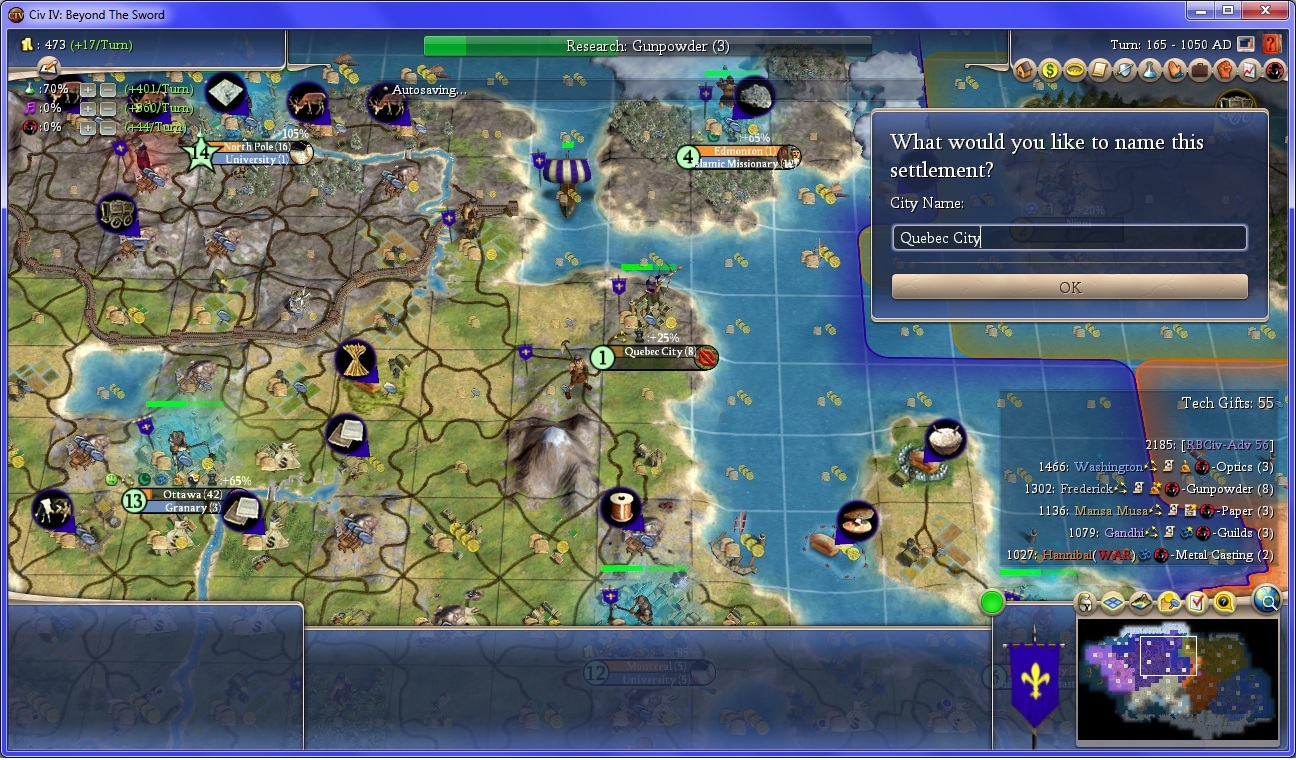Open globe view with the magnifier globe
The height and width of the screenshot is (760, 1296).
(1266, 599)
